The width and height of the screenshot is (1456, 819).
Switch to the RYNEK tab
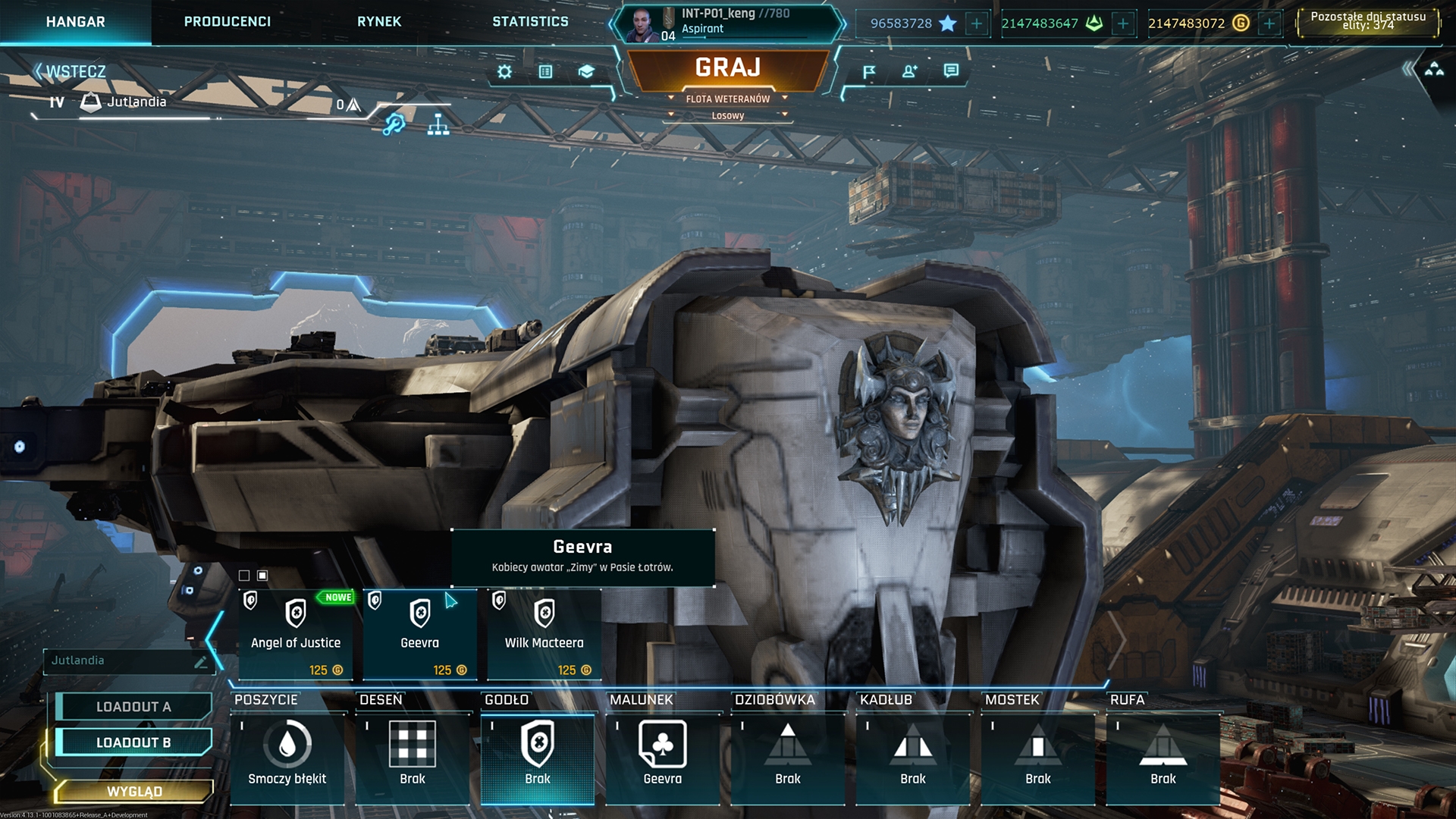(379, 21)
